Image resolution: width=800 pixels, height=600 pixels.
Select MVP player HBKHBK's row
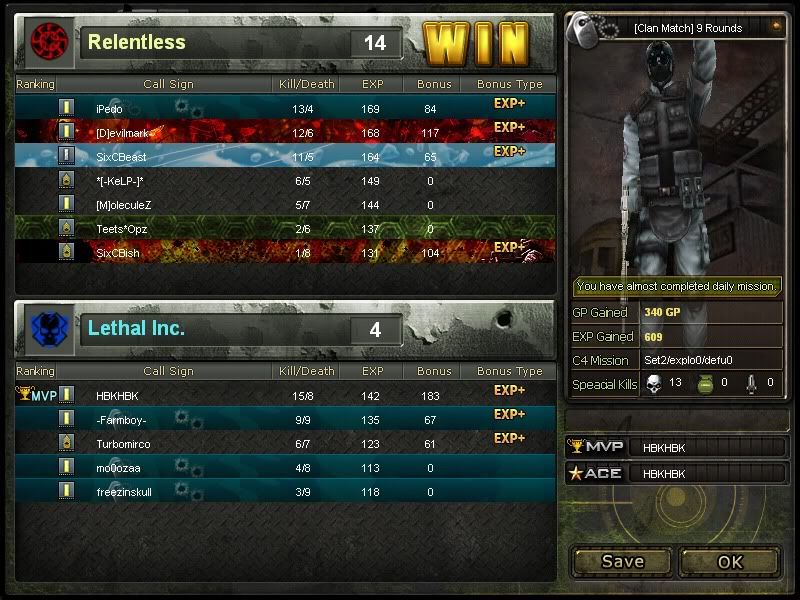click(x=285, y=395)
